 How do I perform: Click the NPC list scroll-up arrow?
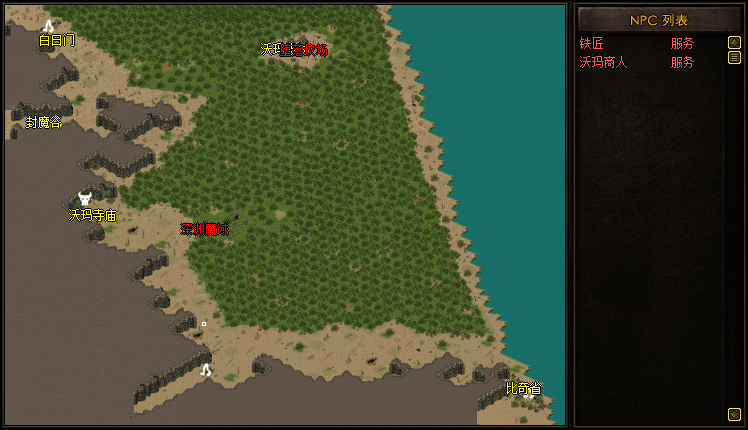pos(734,43)
